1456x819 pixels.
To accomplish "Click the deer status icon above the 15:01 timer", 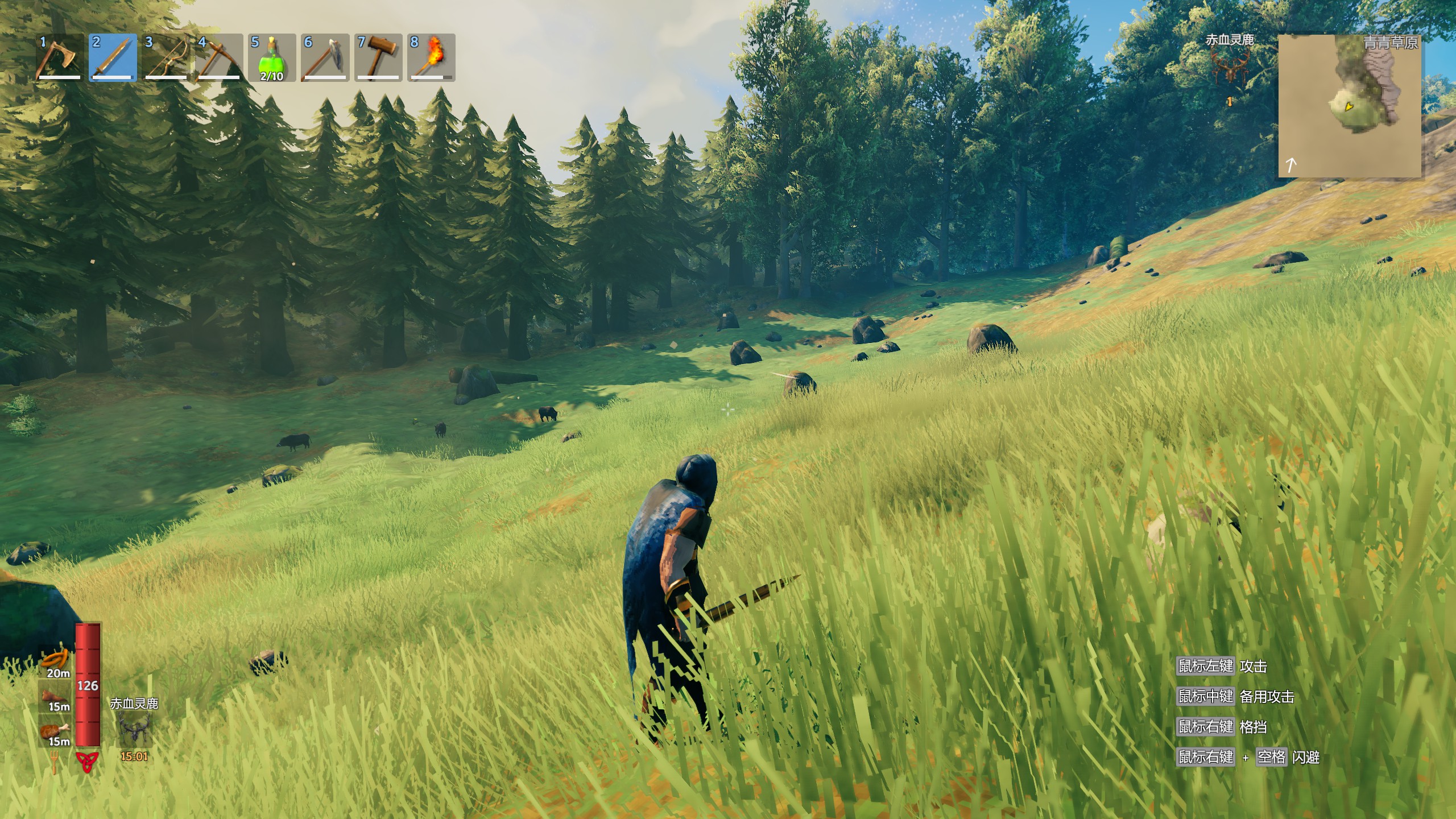I will click(134, 730).
